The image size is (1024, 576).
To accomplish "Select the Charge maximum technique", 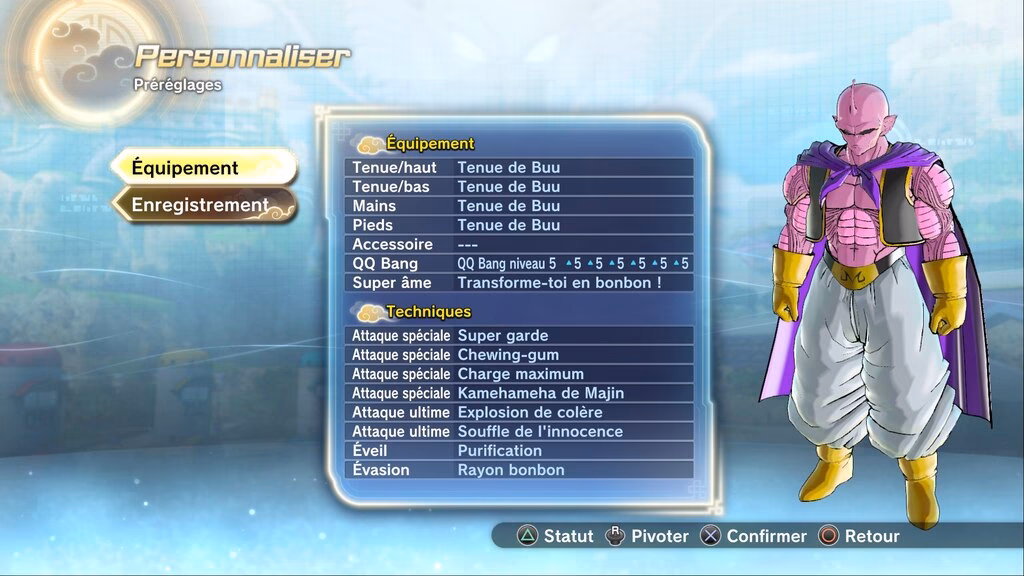I will pos(519,374).
